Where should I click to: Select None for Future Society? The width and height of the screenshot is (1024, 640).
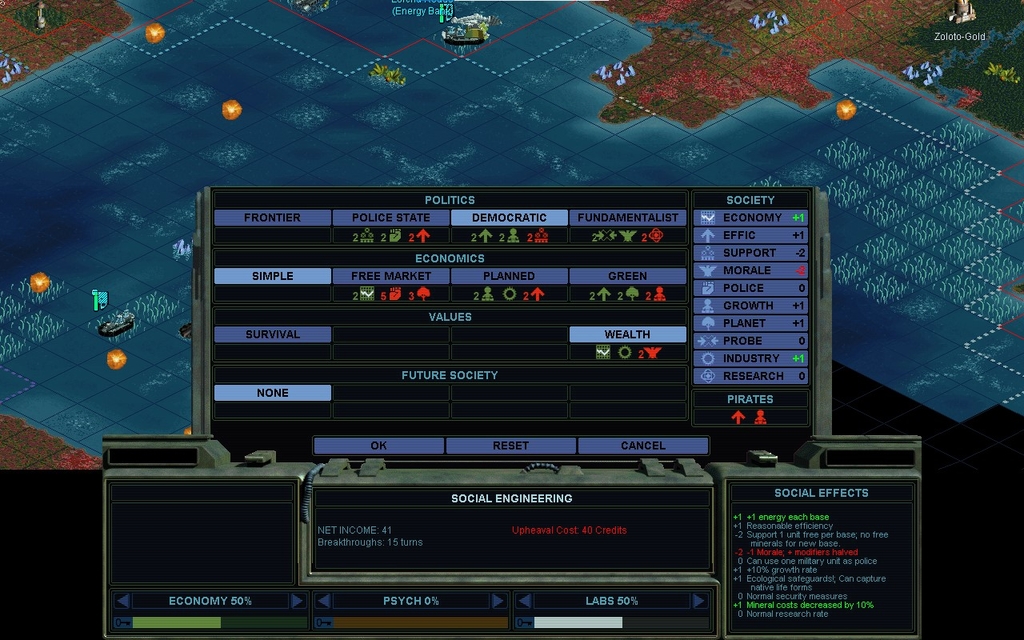(272, 393)
